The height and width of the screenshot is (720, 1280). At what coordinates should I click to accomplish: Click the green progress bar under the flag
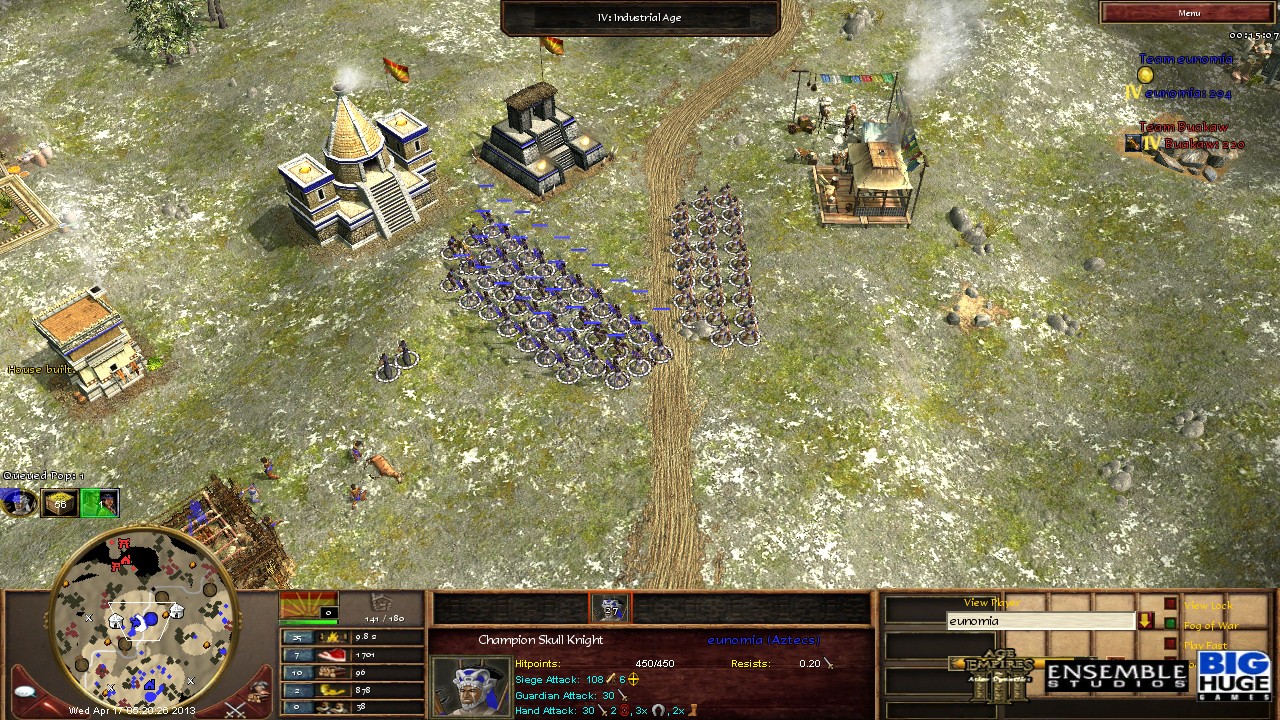tap(309, 621)
